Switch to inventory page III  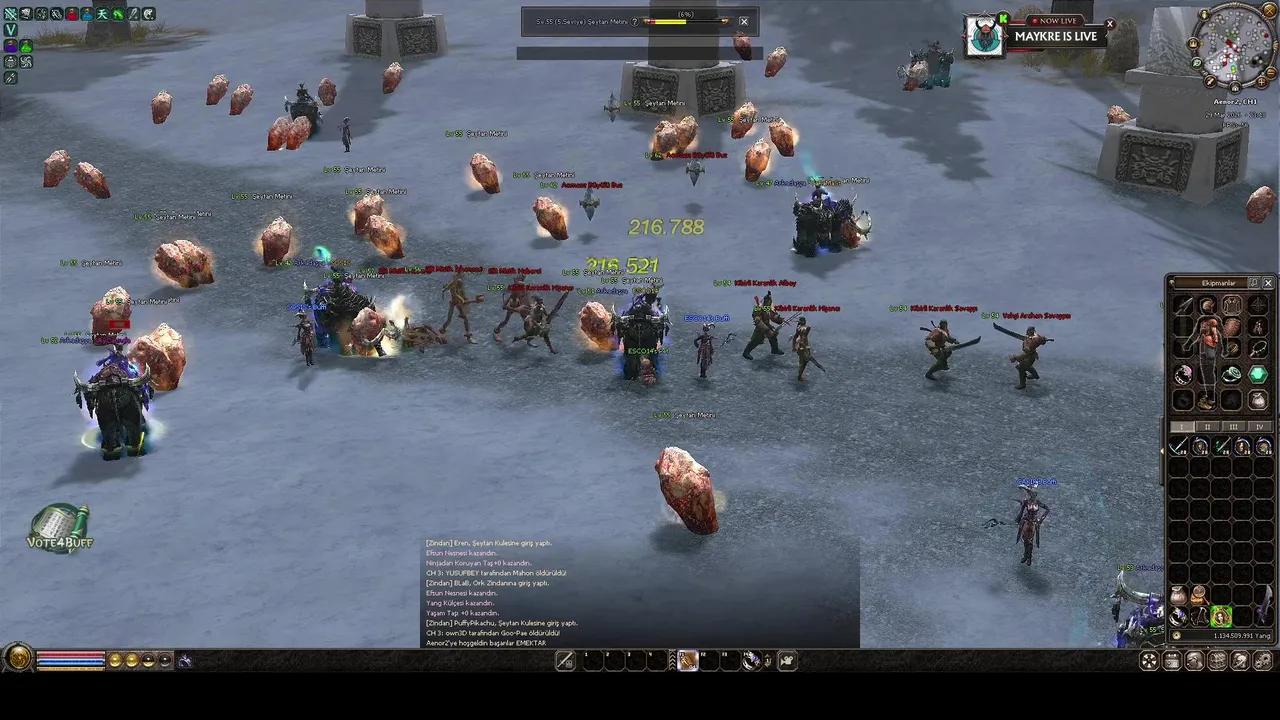(1234, 427)
